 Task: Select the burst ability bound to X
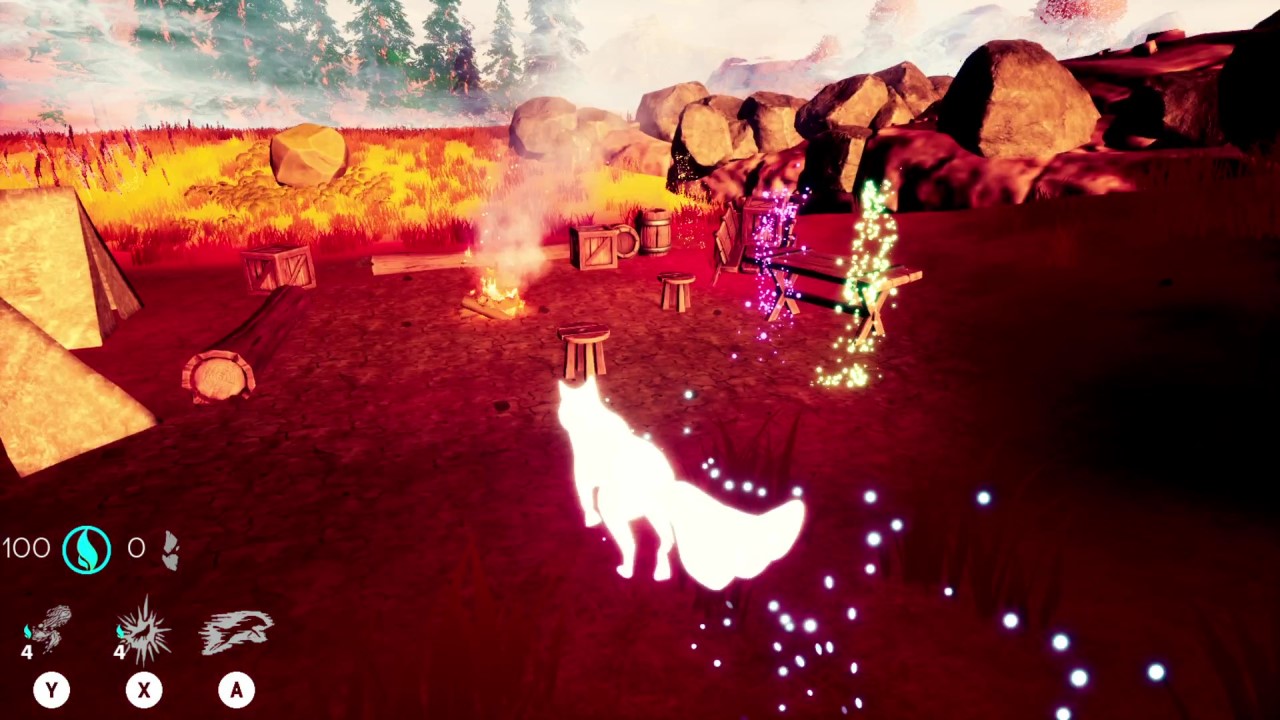[x=144, y=630]
